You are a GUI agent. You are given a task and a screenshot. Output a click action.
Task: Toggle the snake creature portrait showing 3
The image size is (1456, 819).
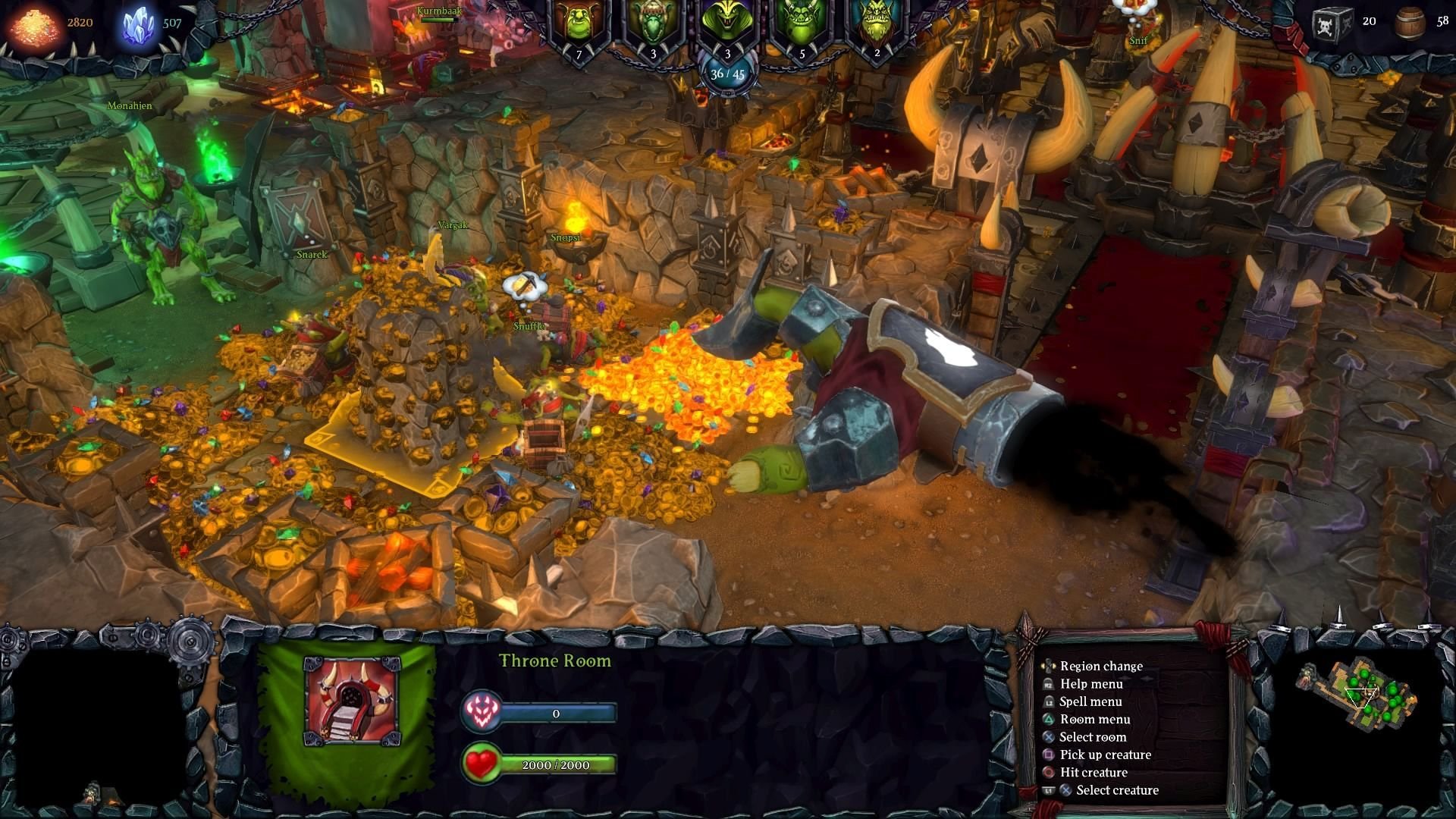(x=726, y=23)
